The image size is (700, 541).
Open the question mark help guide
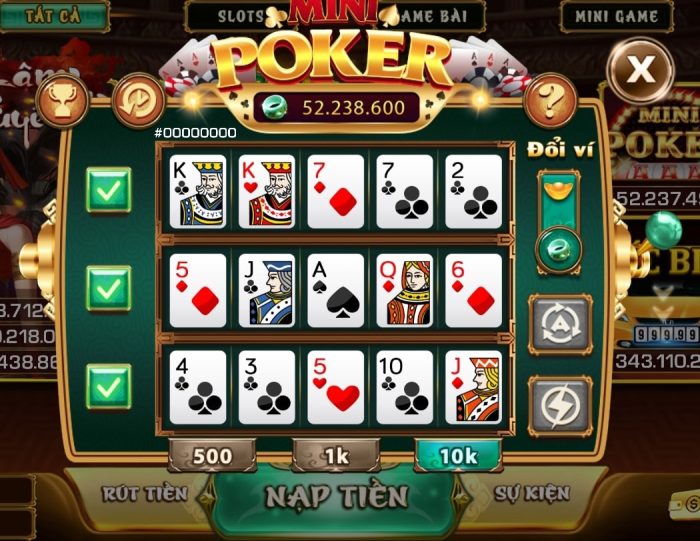click(x=549, y=101)
